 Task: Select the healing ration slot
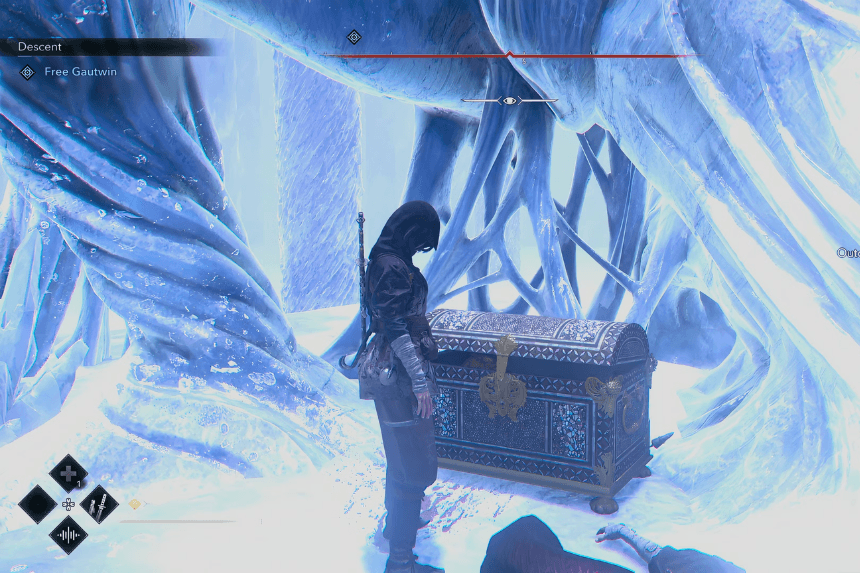coord(68,472)
